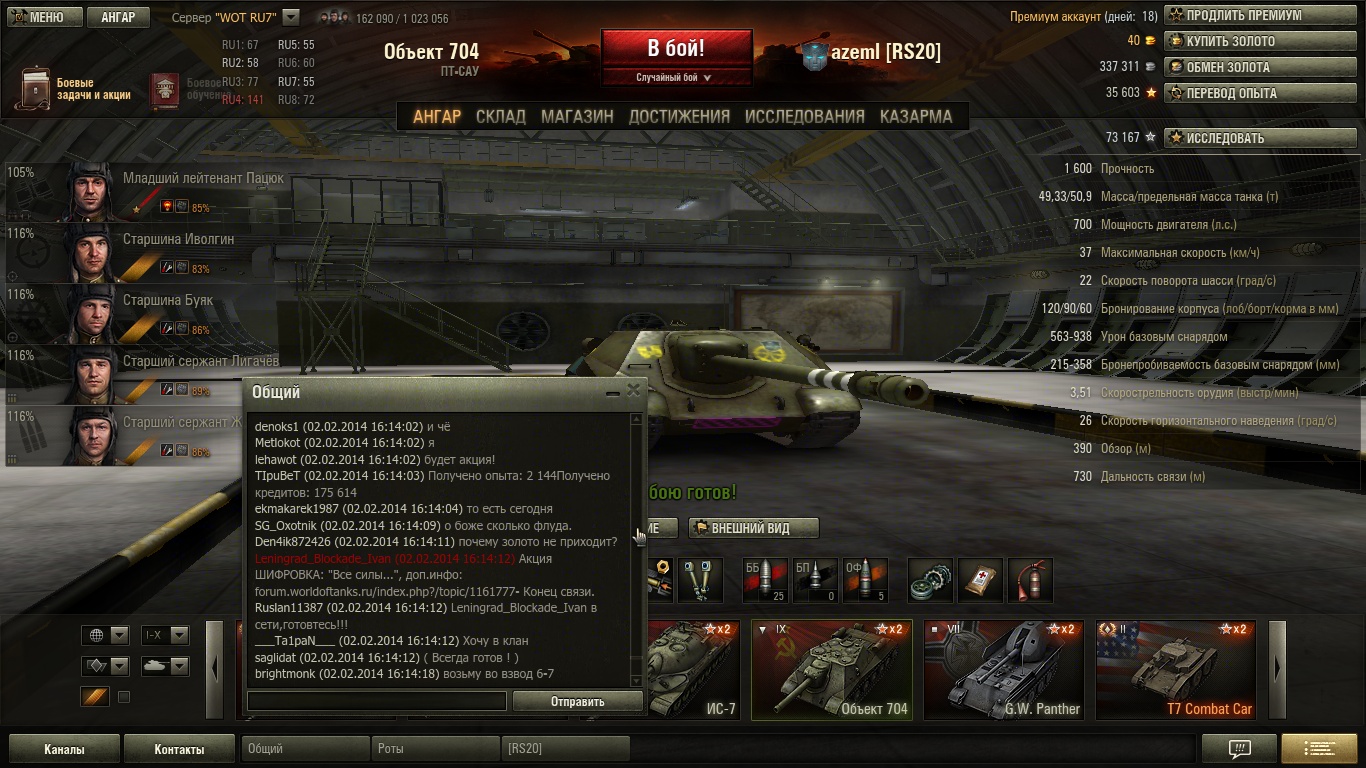Viewport: 1366px width, 768px height.
Task: Show the КАЗАРМА tab
Action: click(915, 116)
